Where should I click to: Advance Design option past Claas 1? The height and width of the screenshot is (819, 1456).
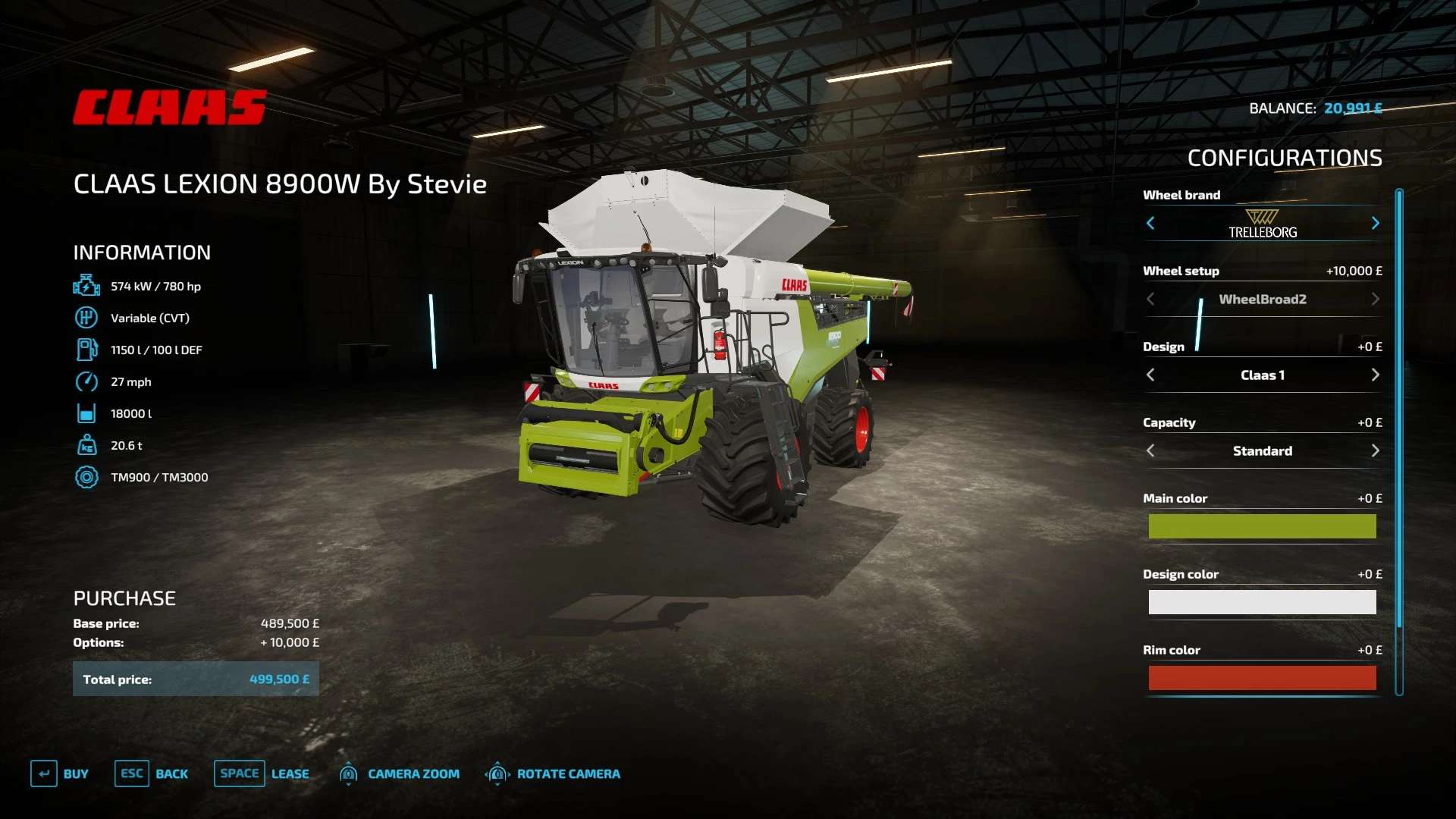tap(1375, 375)
